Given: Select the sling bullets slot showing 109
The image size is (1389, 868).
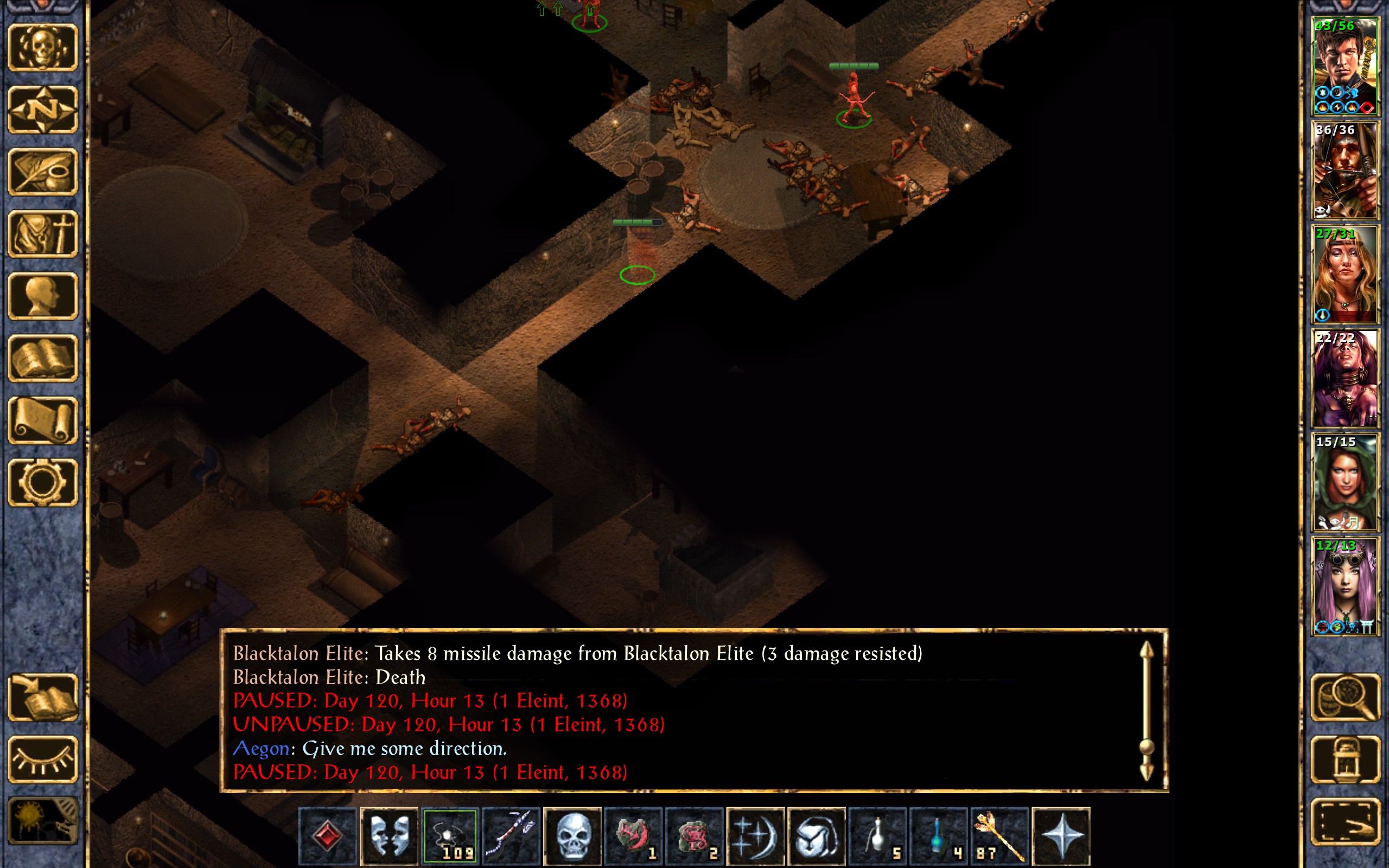Looking at the screenshot, I should [x=450, y=835].
